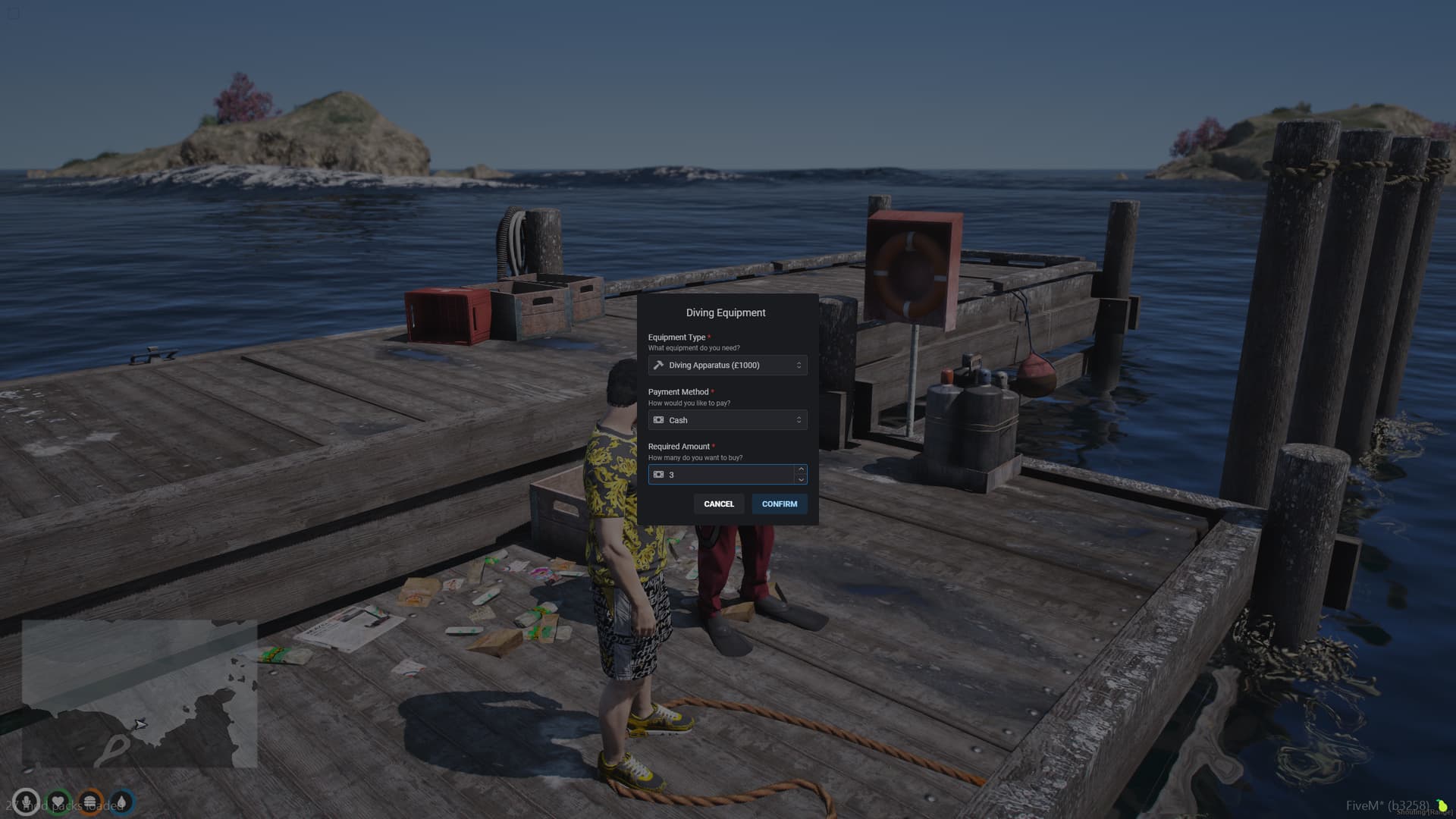This screenshot has width=1456, height=819.
Task: Select the Diving Apparatus (£1000) option
Action: pyautogui.click(x=713, y=365)
